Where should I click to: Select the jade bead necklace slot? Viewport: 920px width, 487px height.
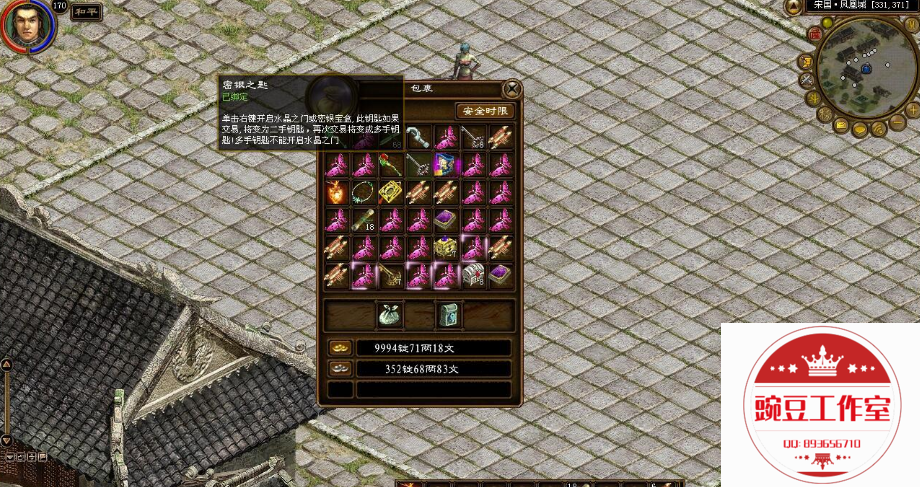point(364,191)
